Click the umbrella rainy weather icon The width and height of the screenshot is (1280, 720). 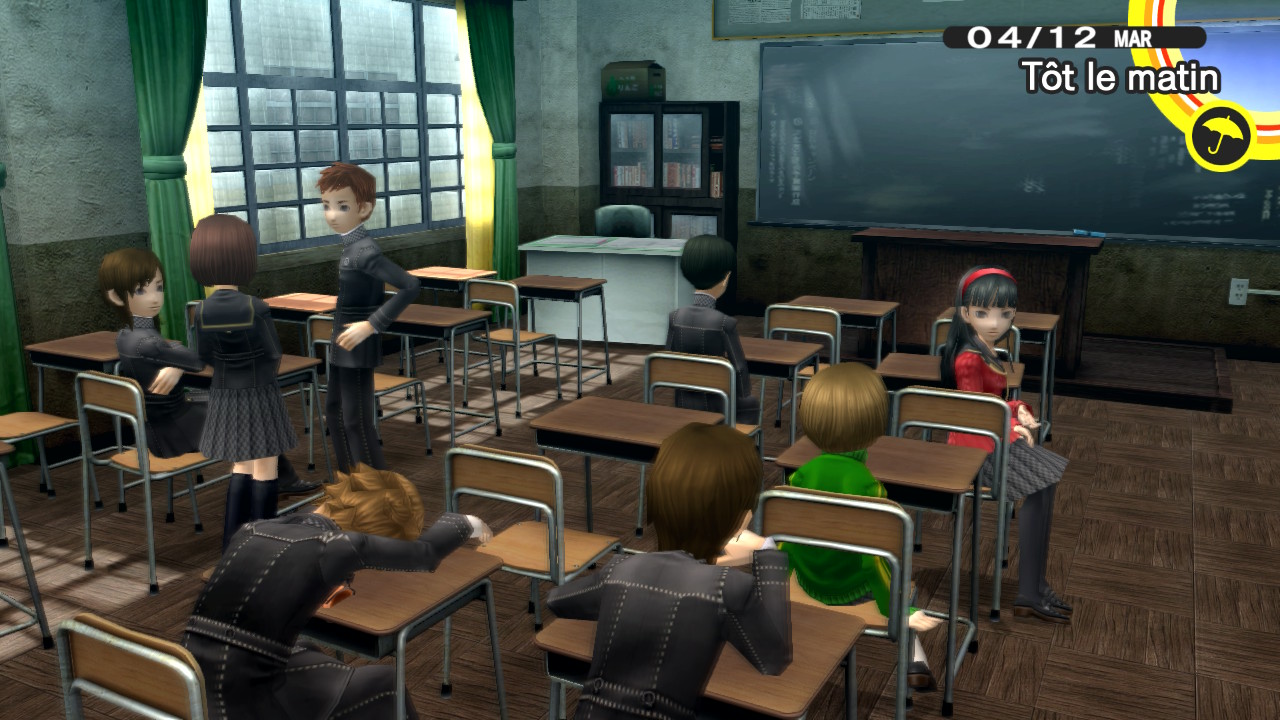[1222, 136]
